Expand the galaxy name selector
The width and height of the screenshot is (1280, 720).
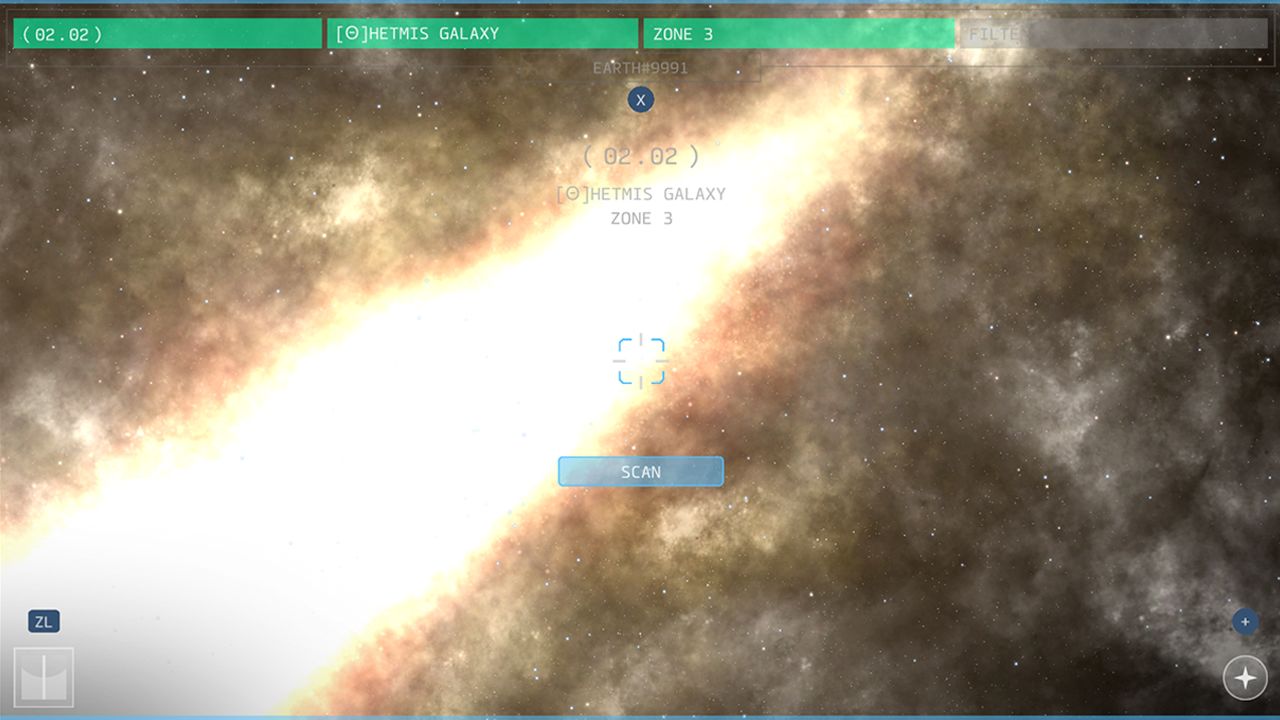click(x=480, y=33)
